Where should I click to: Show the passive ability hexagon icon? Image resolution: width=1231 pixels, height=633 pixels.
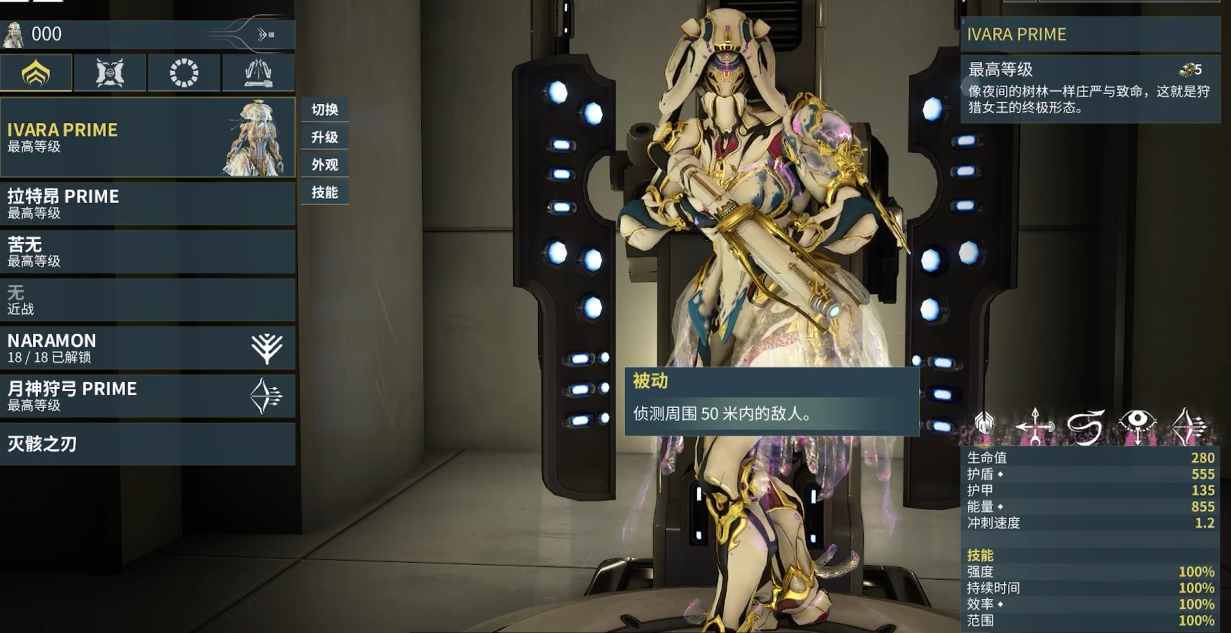tap(983, 427)
